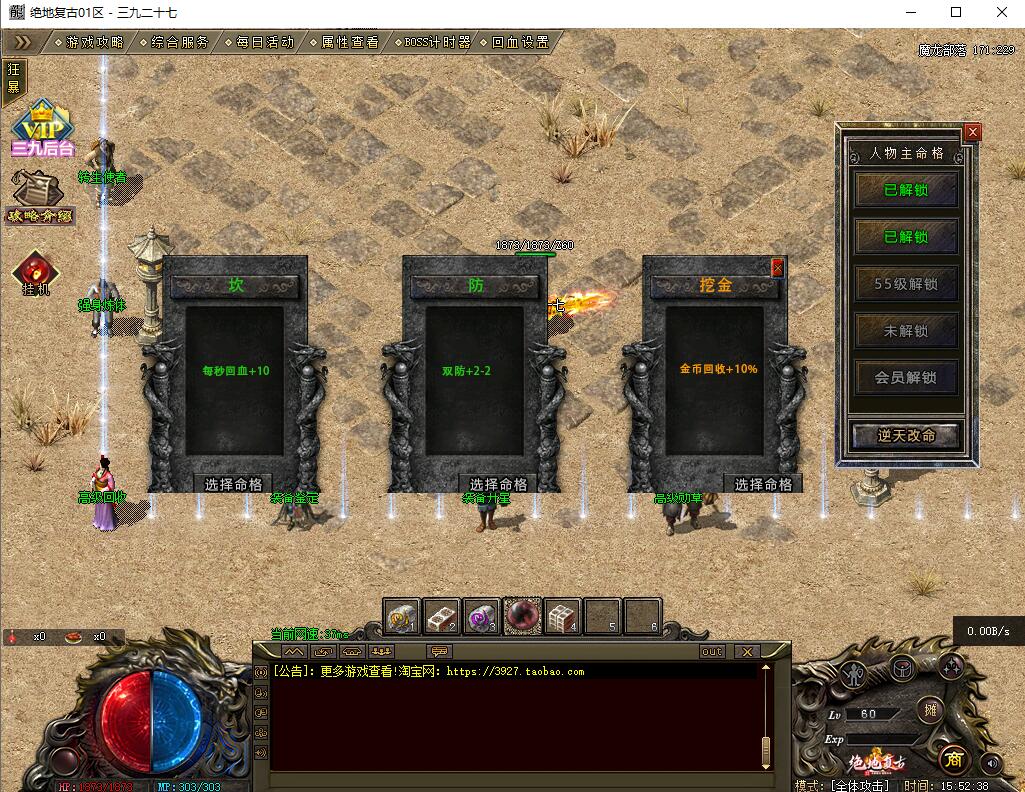Open the VIP 三九后台 icon
The height and width of the screenshot is (792, 1025).
43,128
